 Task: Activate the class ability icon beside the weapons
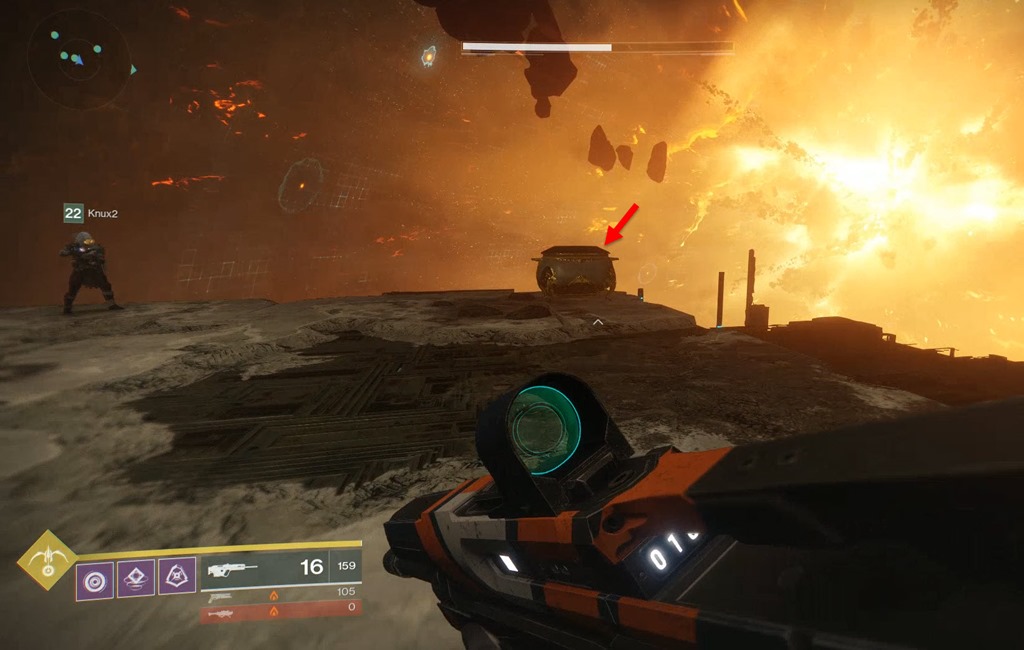pyautogui.click(x=177, y=577)
